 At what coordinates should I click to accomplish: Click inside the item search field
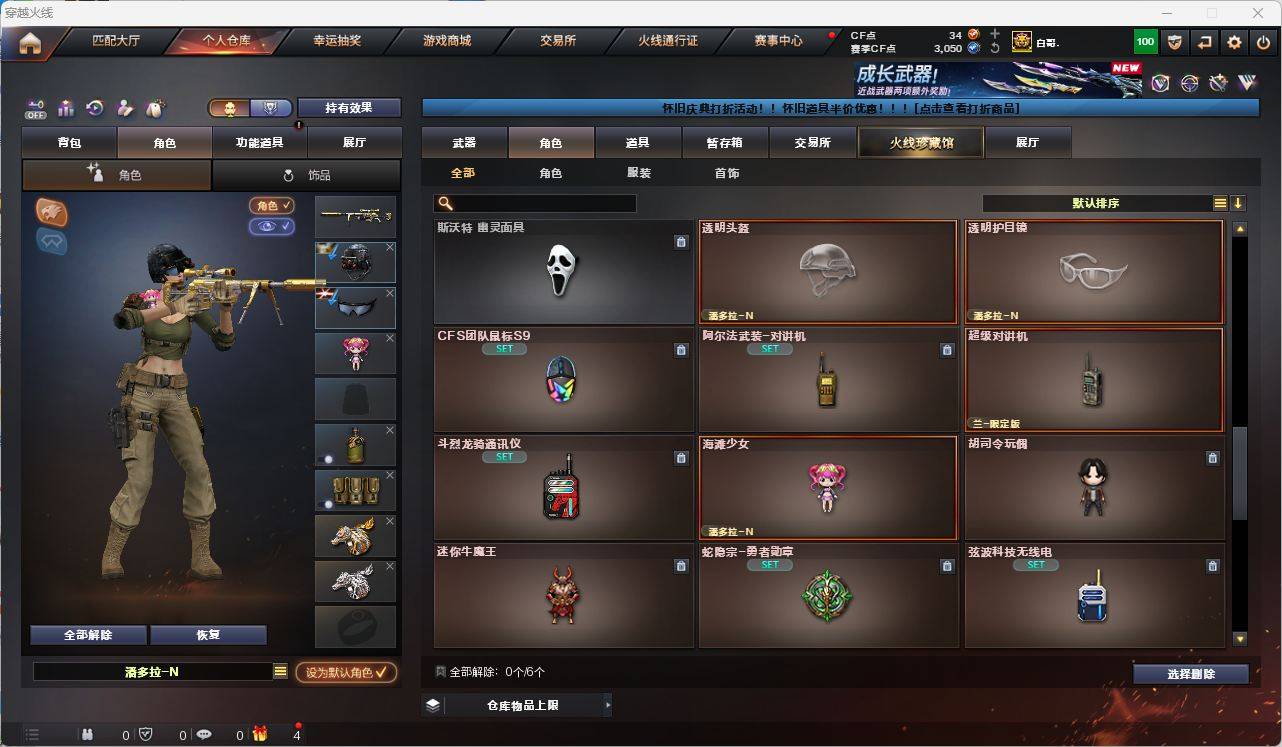(540, 202)
